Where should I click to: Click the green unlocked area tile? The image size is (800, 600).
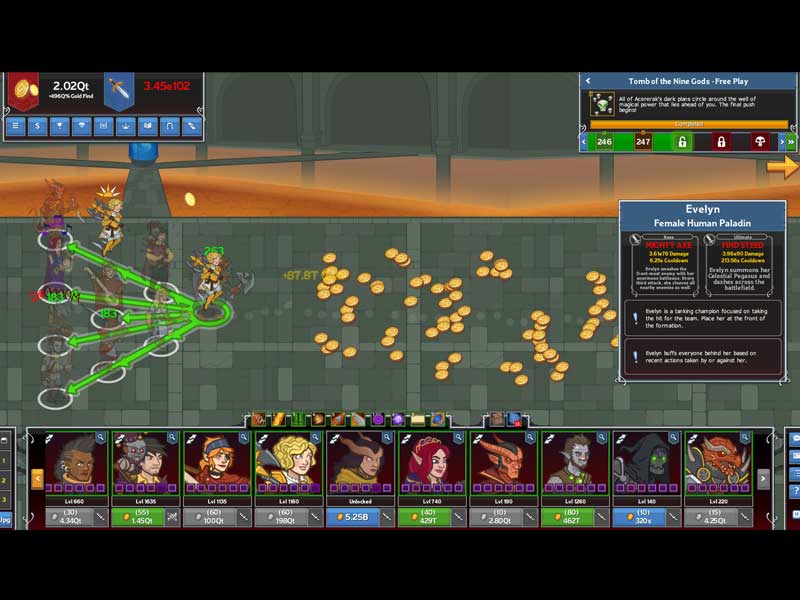click(682, 142)
